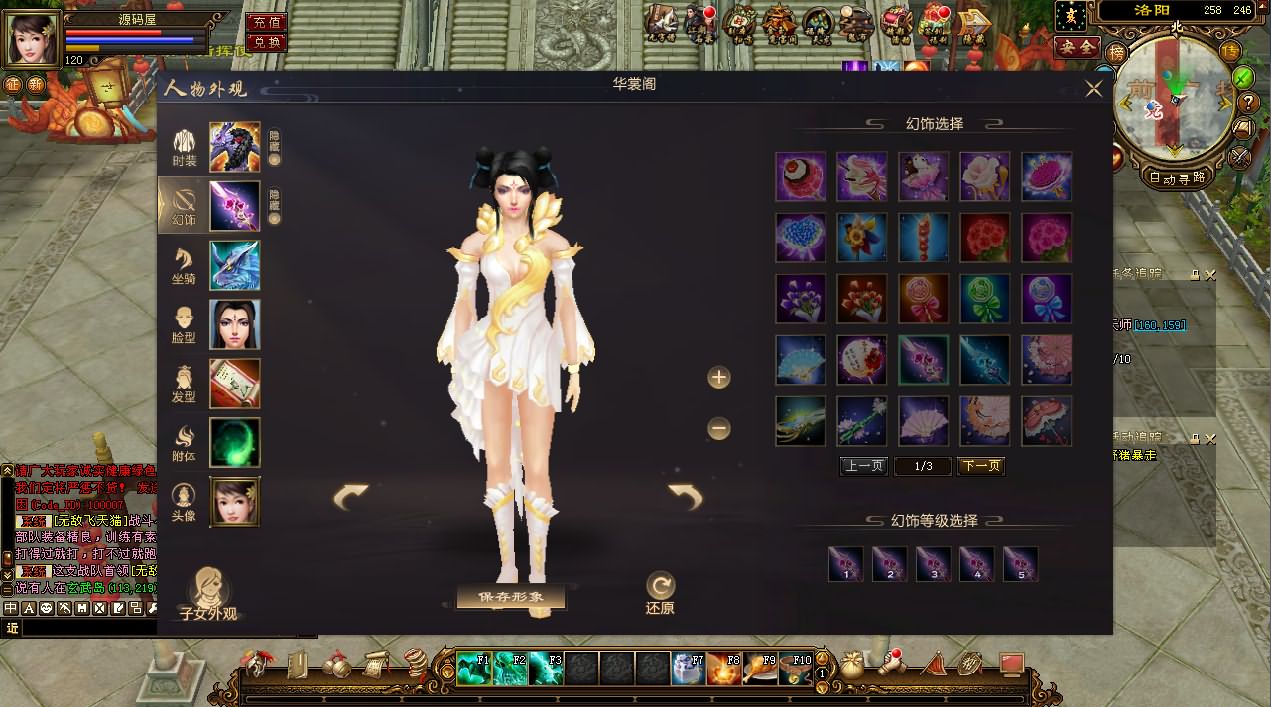Choose the 发型 hairstyle tab
Viewport: 1271px width, 707px height.
click(185, 384)
